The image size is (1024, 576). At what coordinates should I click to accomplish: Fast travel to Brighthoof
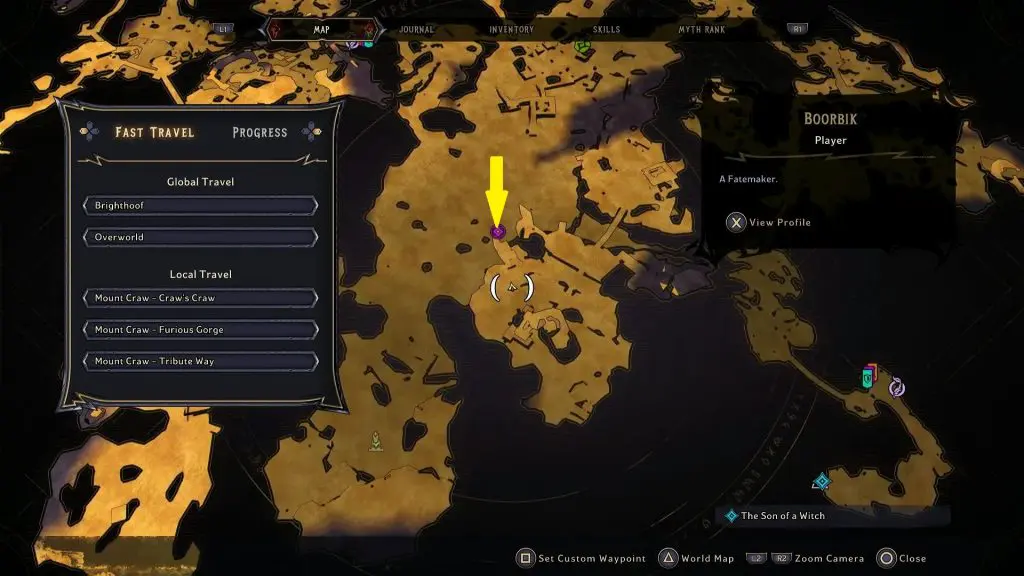(200, 206)
